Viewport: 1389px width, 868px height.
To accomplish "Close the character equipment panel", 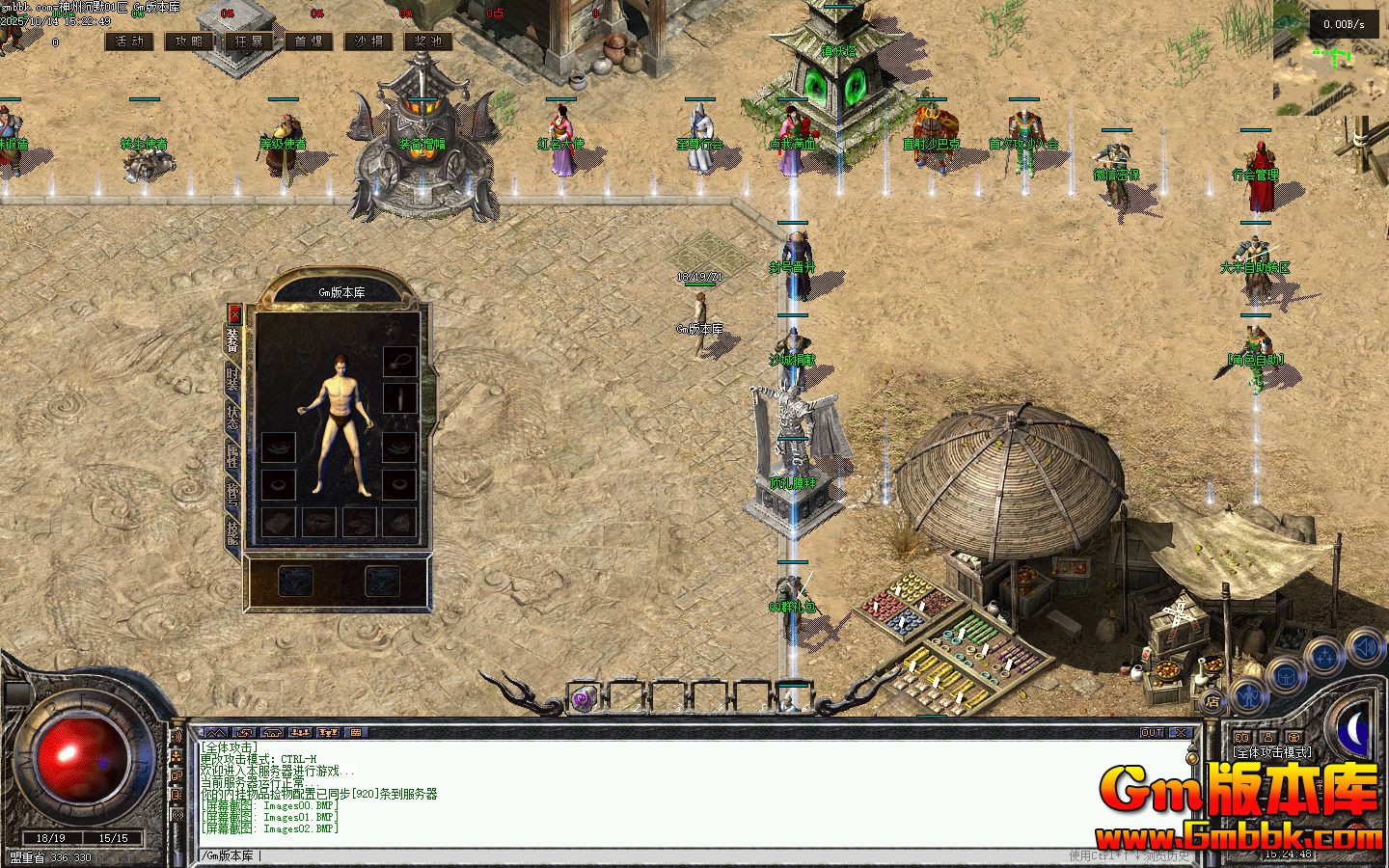I will pyautogui.click(x=234, y=313).
